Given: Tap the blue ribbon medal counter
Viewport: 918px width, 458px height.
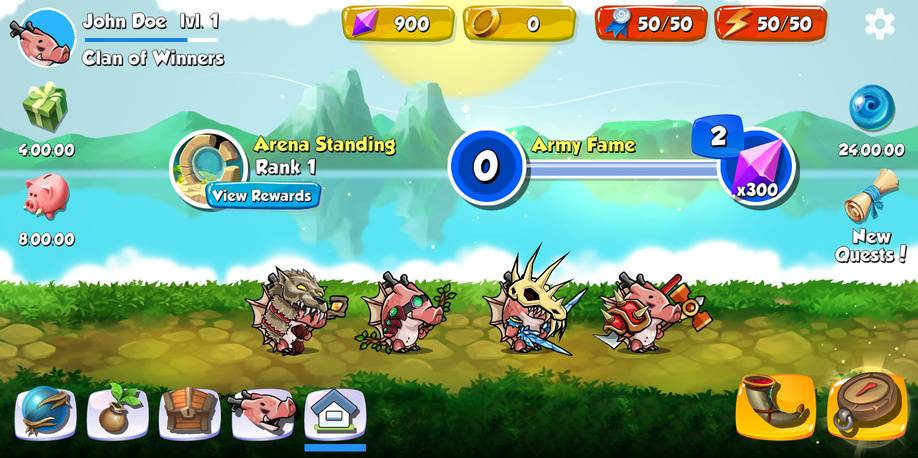Looking at the screenshot, I should (651, 23).
